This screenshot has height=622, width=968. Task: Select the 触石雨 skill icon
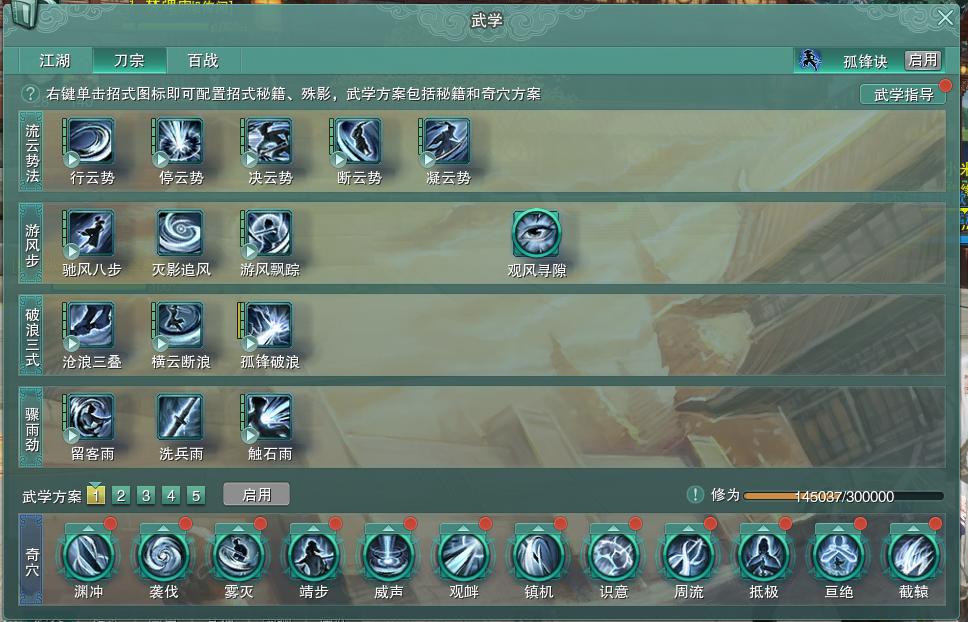(269, 418)
